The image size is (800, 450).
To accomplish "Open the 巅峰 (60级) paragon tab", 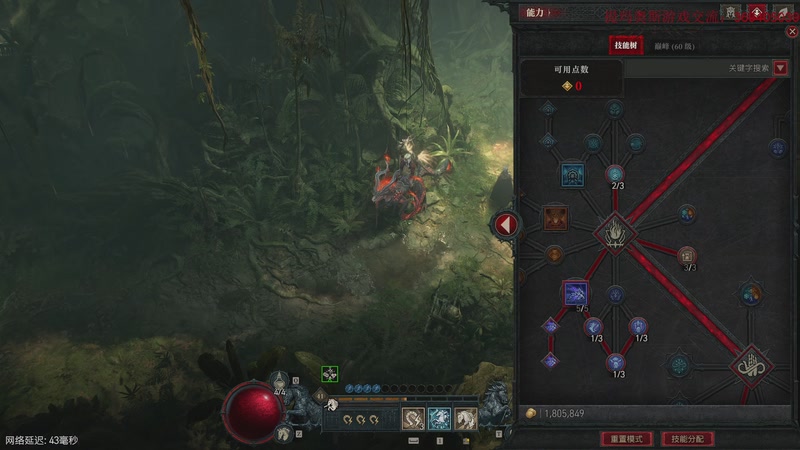I will 674,46.
